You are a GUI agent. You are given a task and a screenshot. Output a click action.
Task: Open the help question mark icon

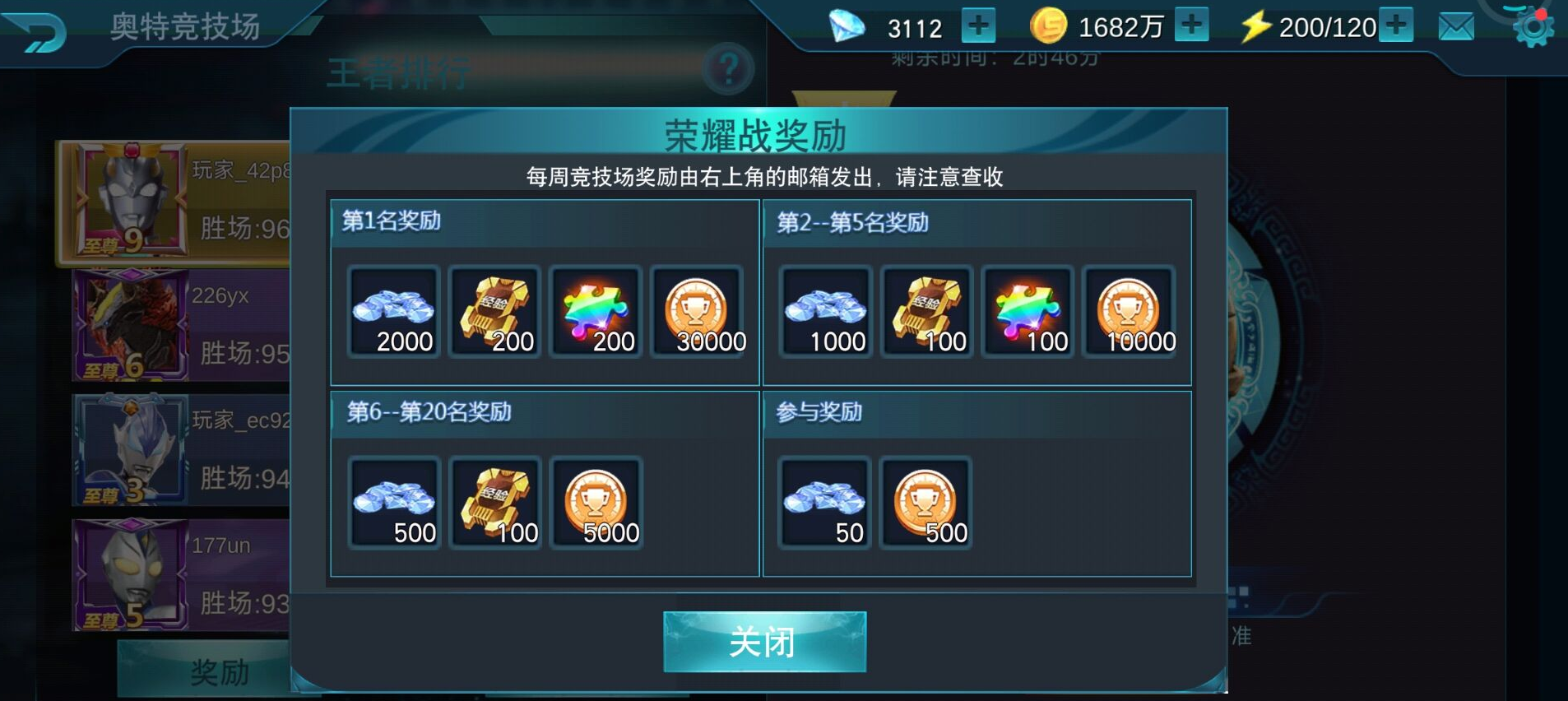tap(727, 70)
